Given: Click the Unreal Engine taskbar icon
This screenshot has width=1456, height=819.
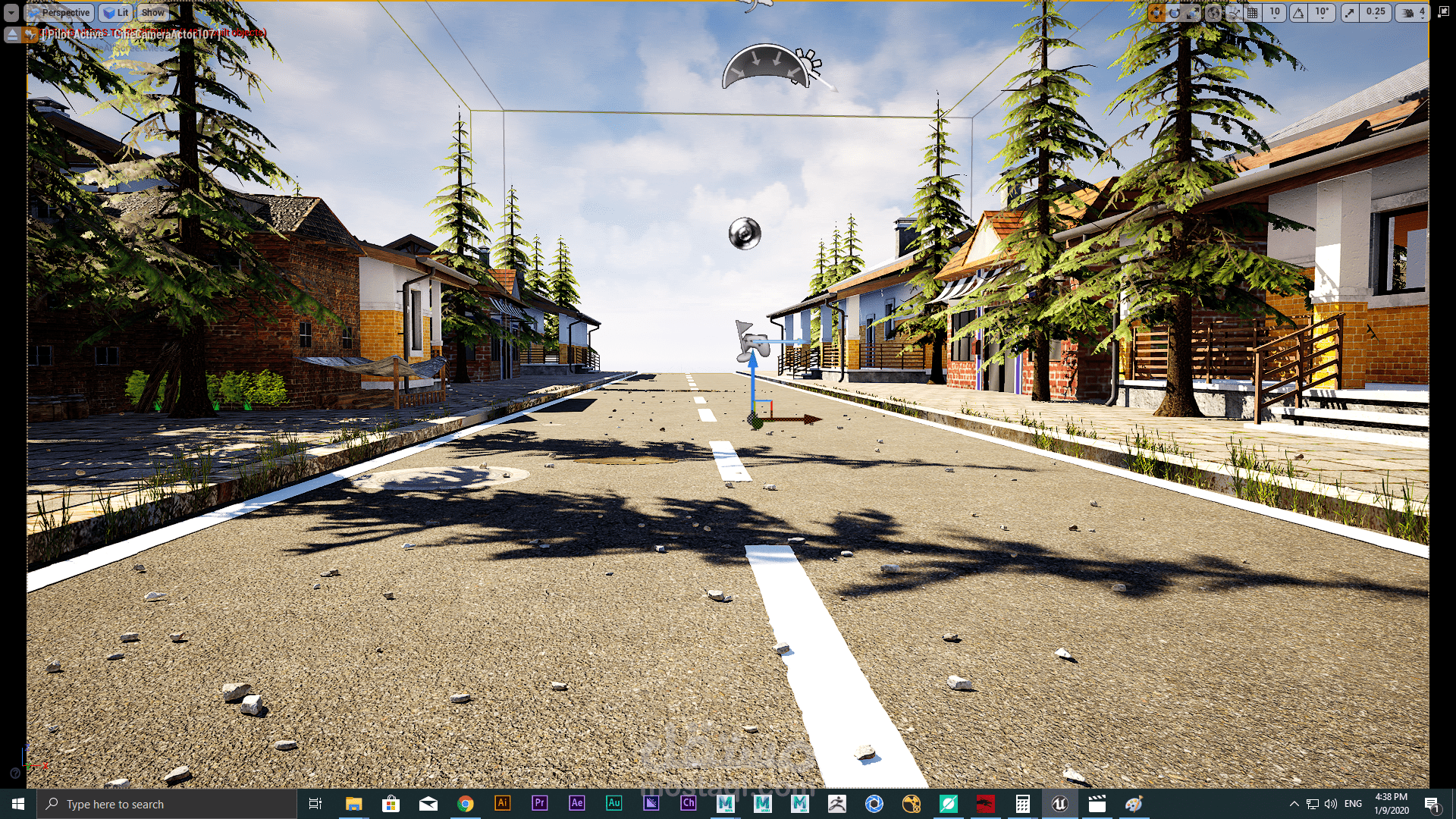Looking at the screenshot, I should point(1059,804).
